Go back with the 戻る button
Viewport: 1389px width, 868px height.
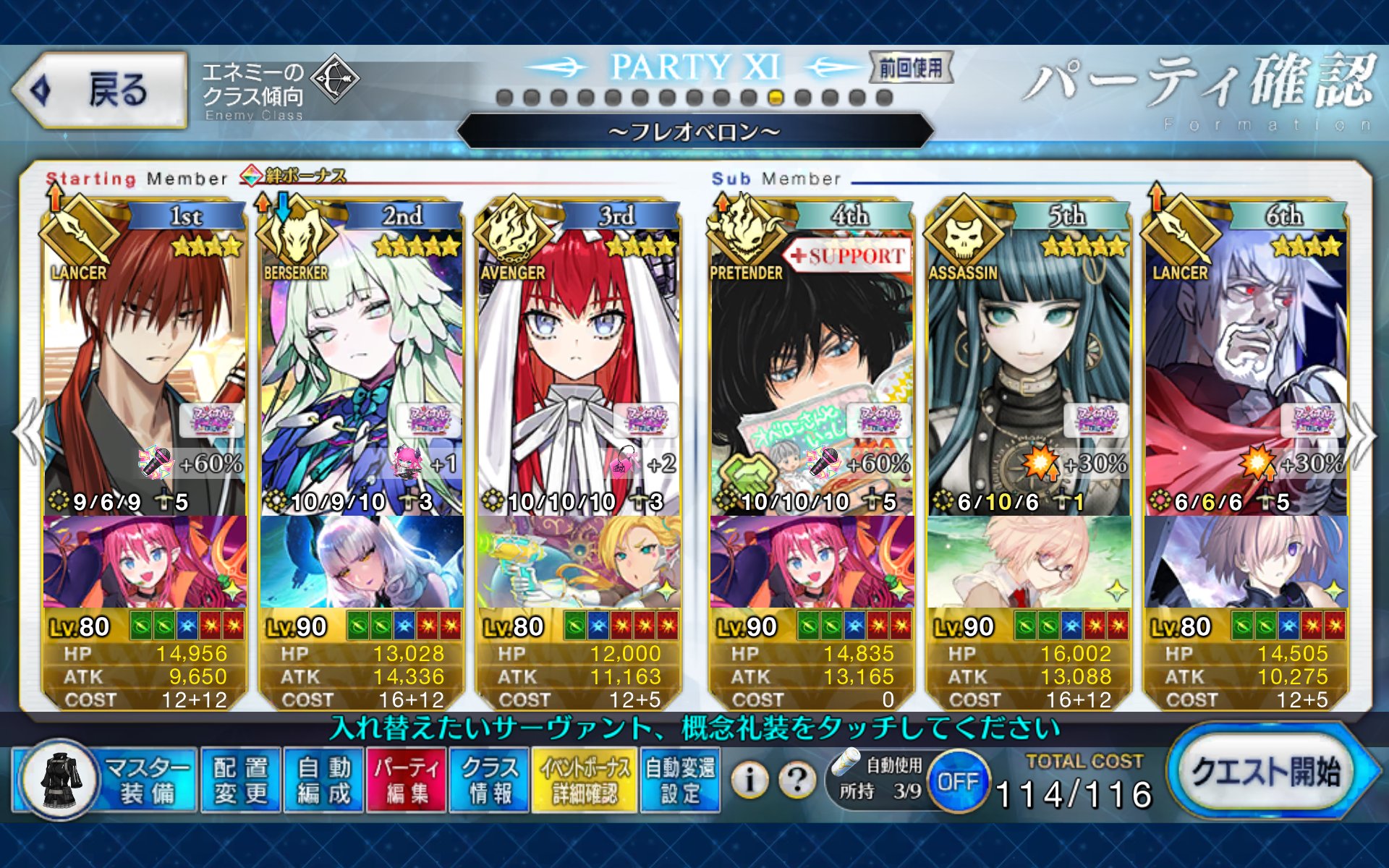100,90
